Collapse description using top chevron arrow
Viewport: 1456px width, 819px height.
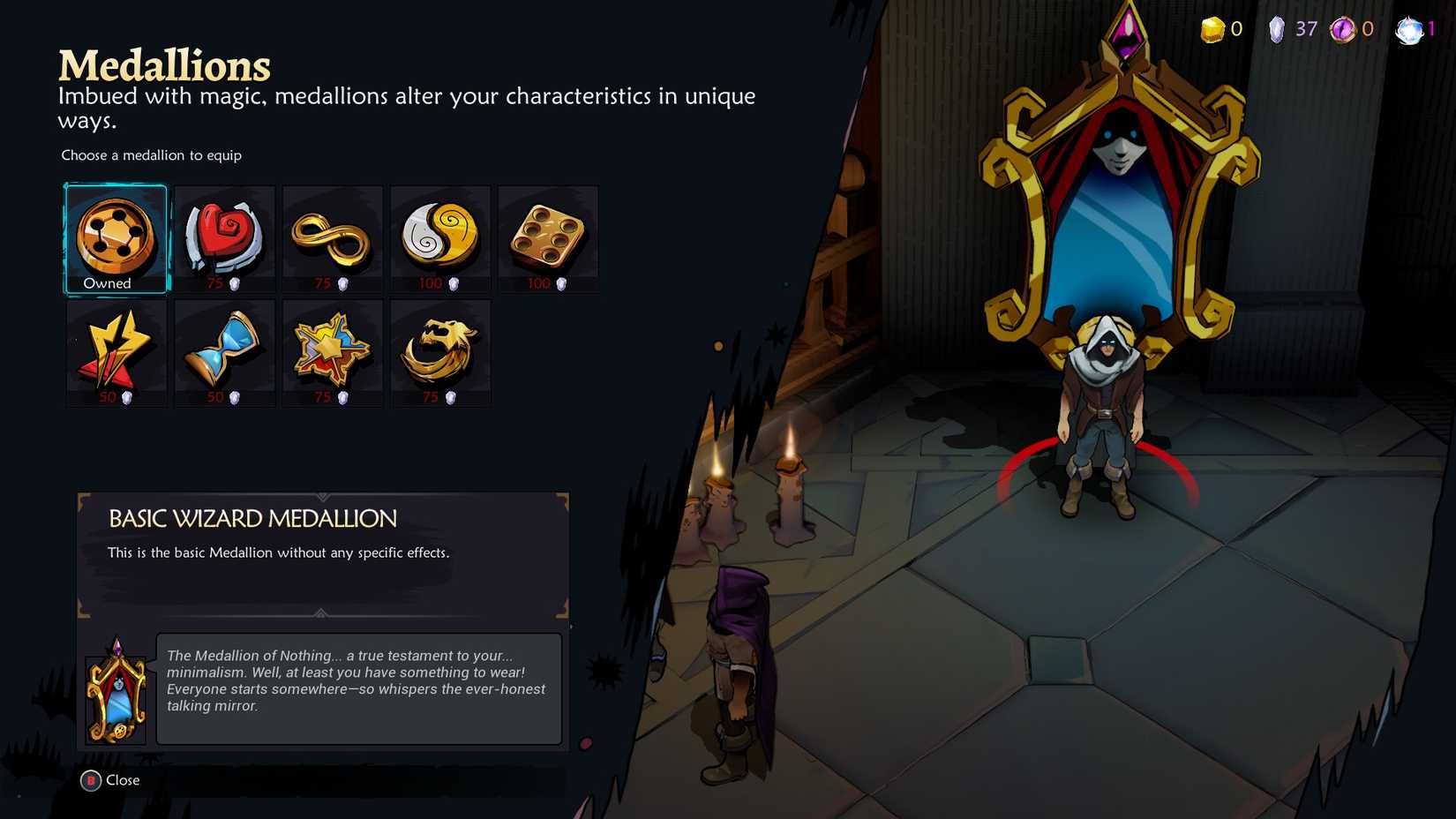click(x=321, y=495)
